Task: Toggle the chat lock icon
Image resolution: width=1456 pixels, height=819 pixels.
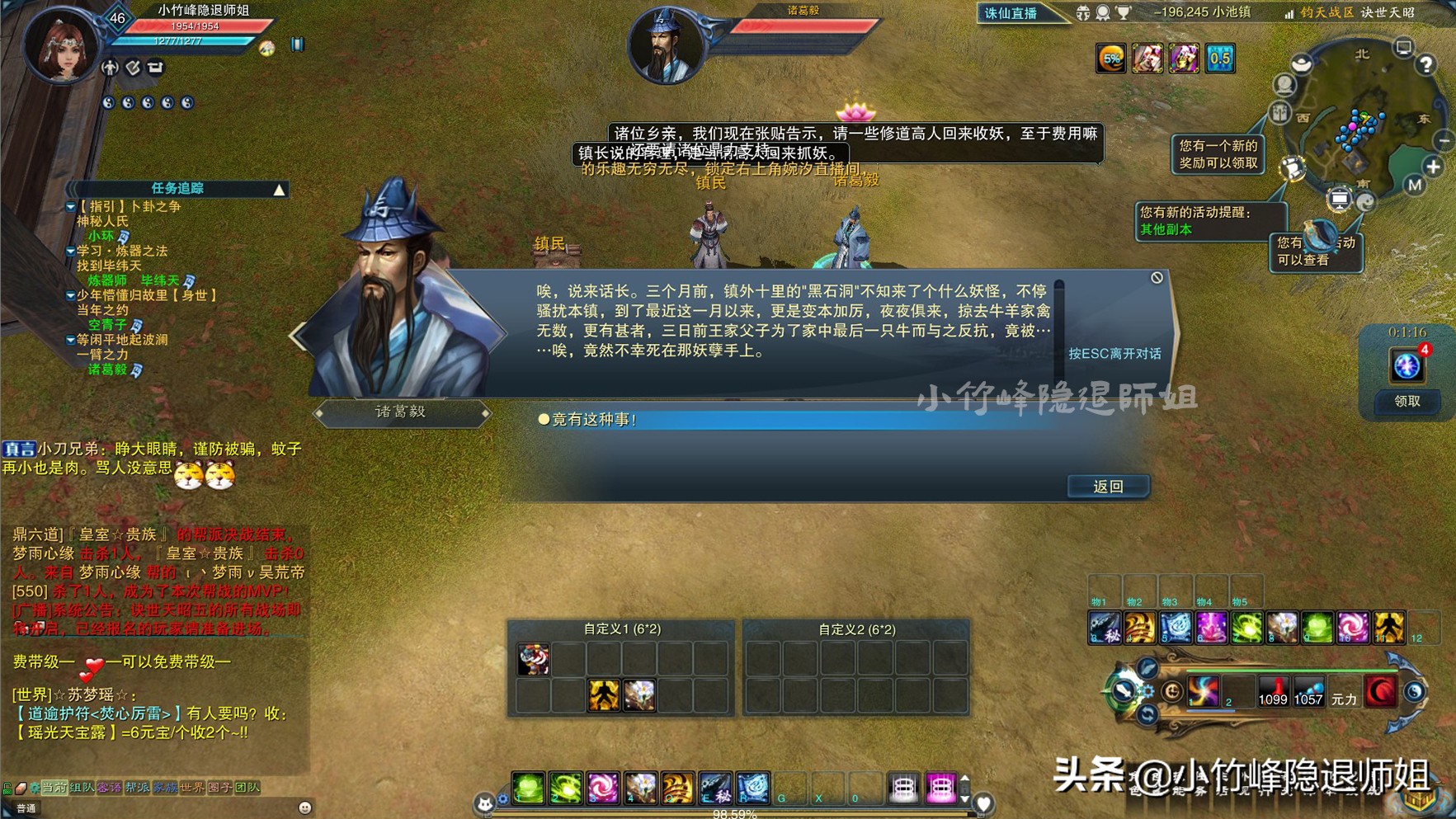Action: coord(6,788)
